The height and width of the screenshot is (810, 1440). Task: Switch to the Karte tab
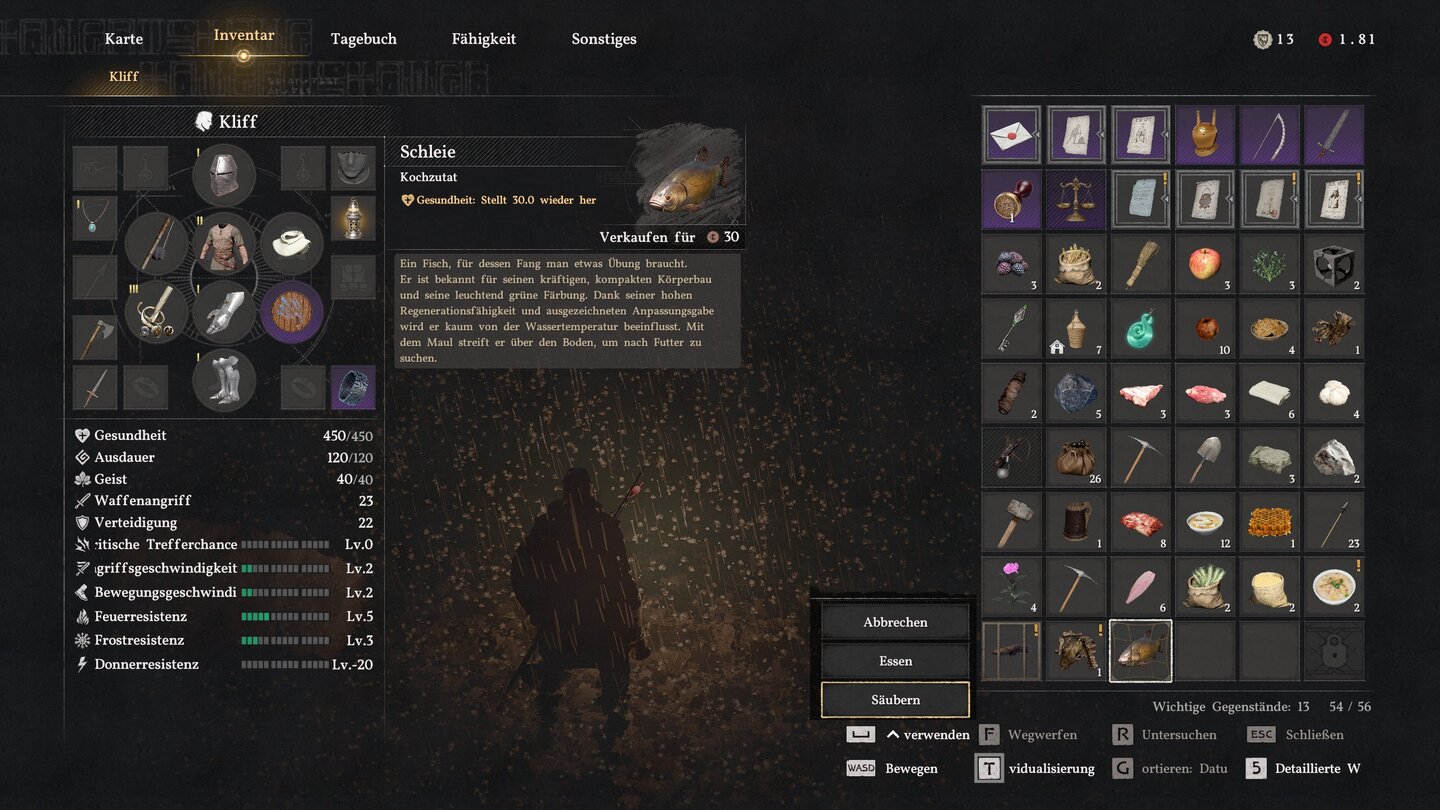[124, 39]
